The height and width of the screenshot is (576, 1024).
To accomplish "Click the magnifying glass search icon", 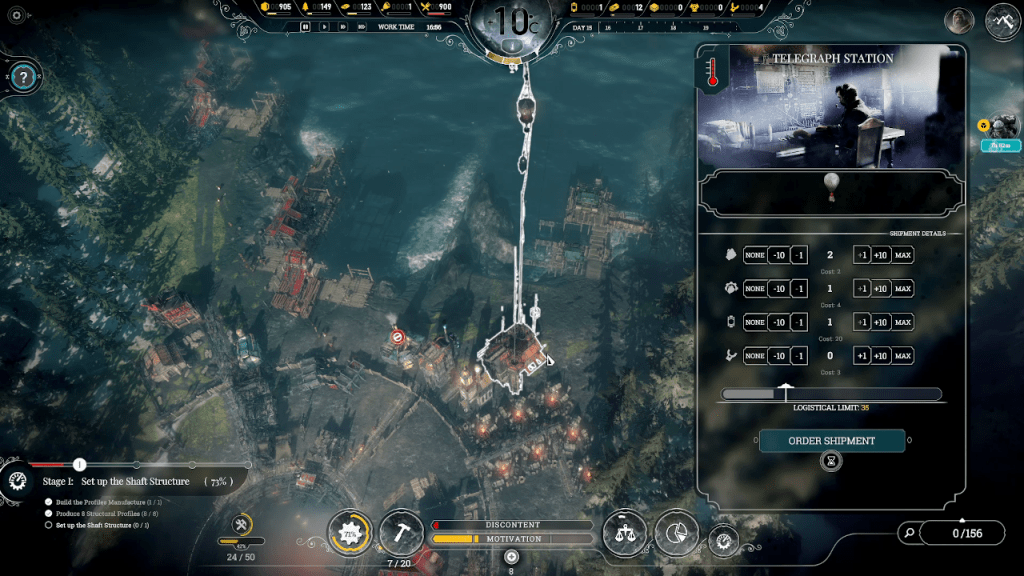I will click(x=908, y=533).
